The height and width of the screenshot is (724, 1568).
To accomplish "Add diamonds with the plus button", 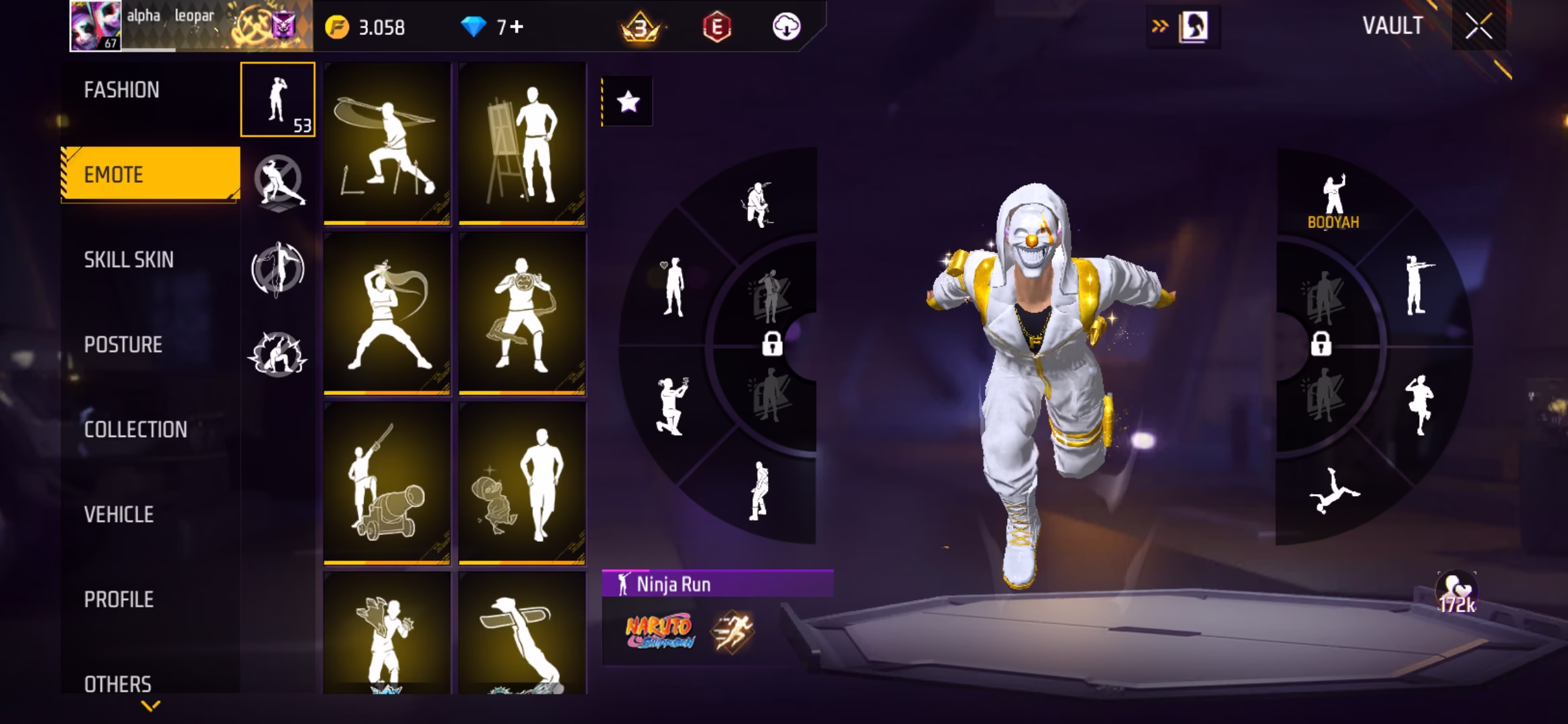I will click(517, 27).
